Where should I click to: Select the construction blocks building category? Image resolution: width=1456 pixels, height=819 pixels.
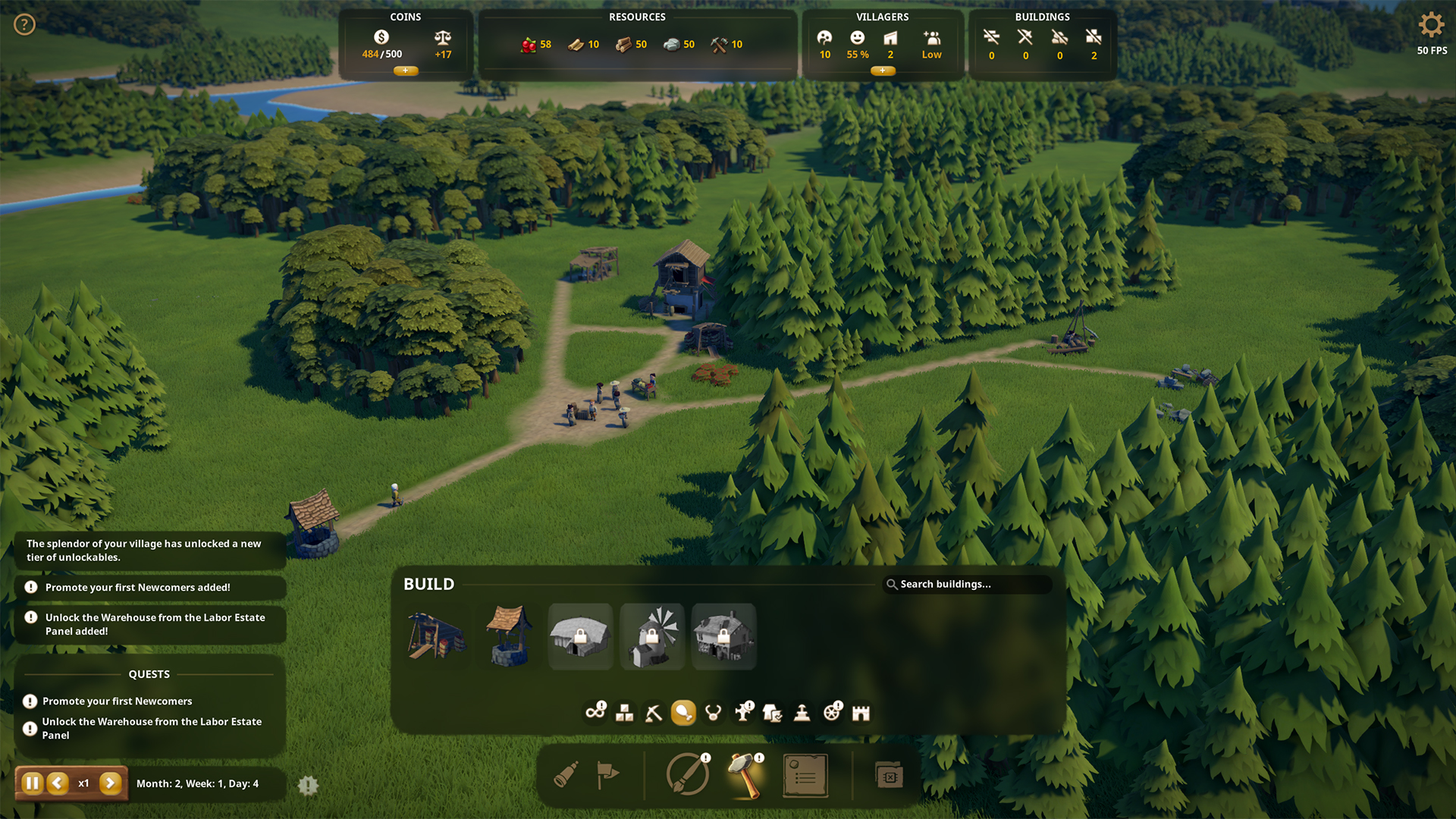click(x=624, y=712)
